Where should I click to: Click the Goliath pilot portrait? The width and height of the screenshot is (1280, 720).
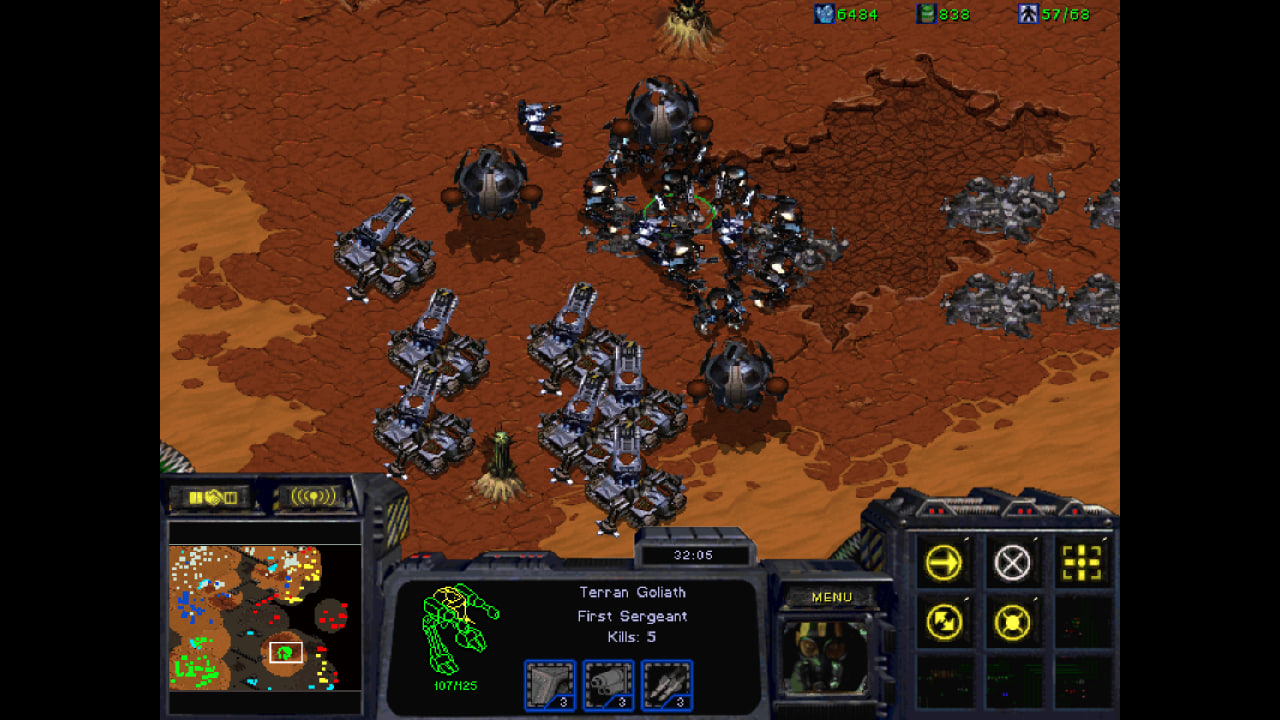point(824,656)
